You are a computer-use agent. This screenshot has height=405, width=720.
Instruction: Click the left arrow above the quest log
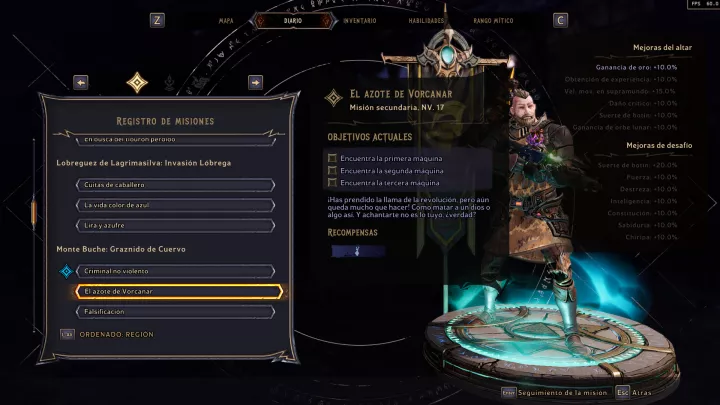[x=81, y=82]
